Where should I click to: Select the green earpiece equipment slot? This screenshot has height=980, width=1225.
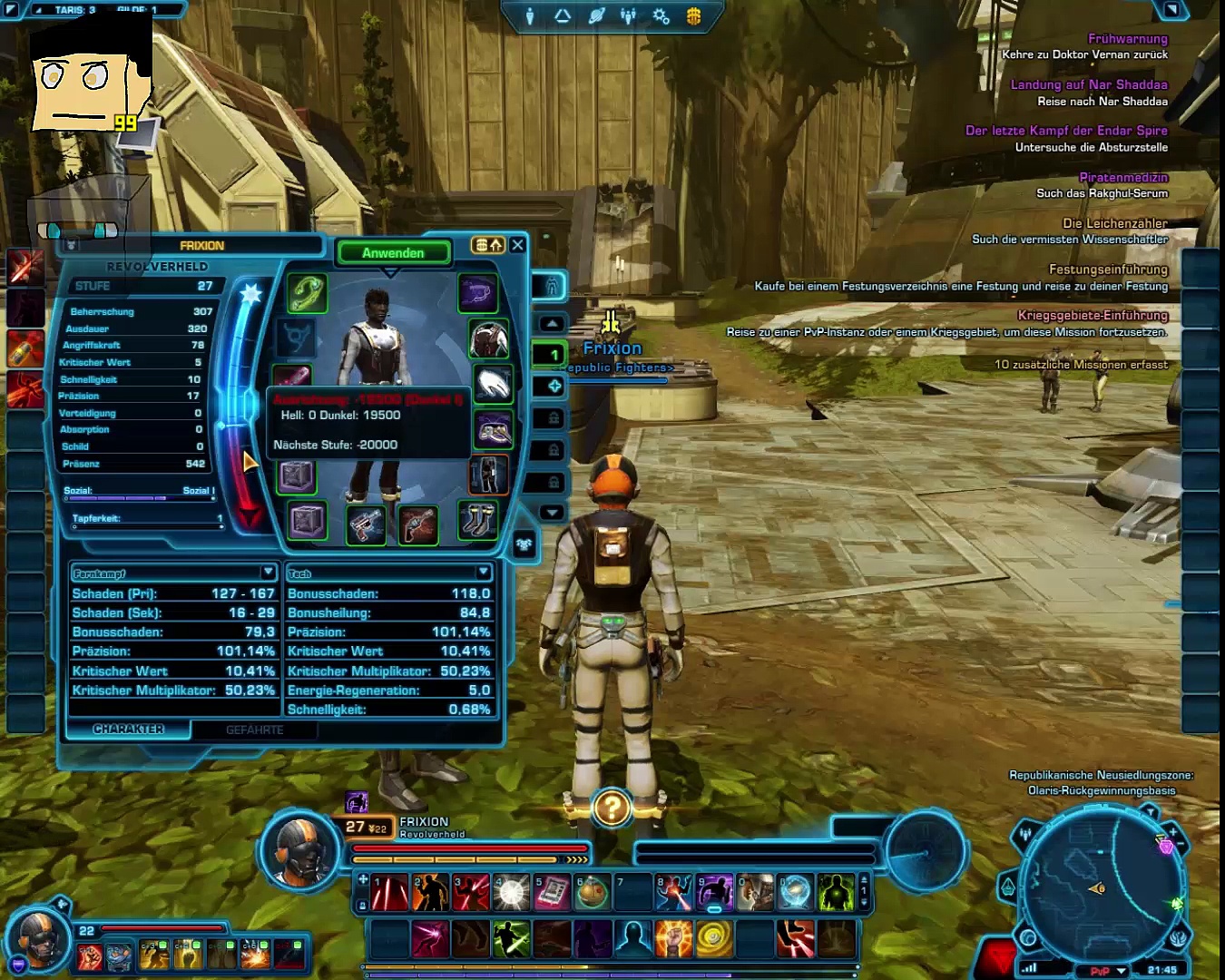307,293
